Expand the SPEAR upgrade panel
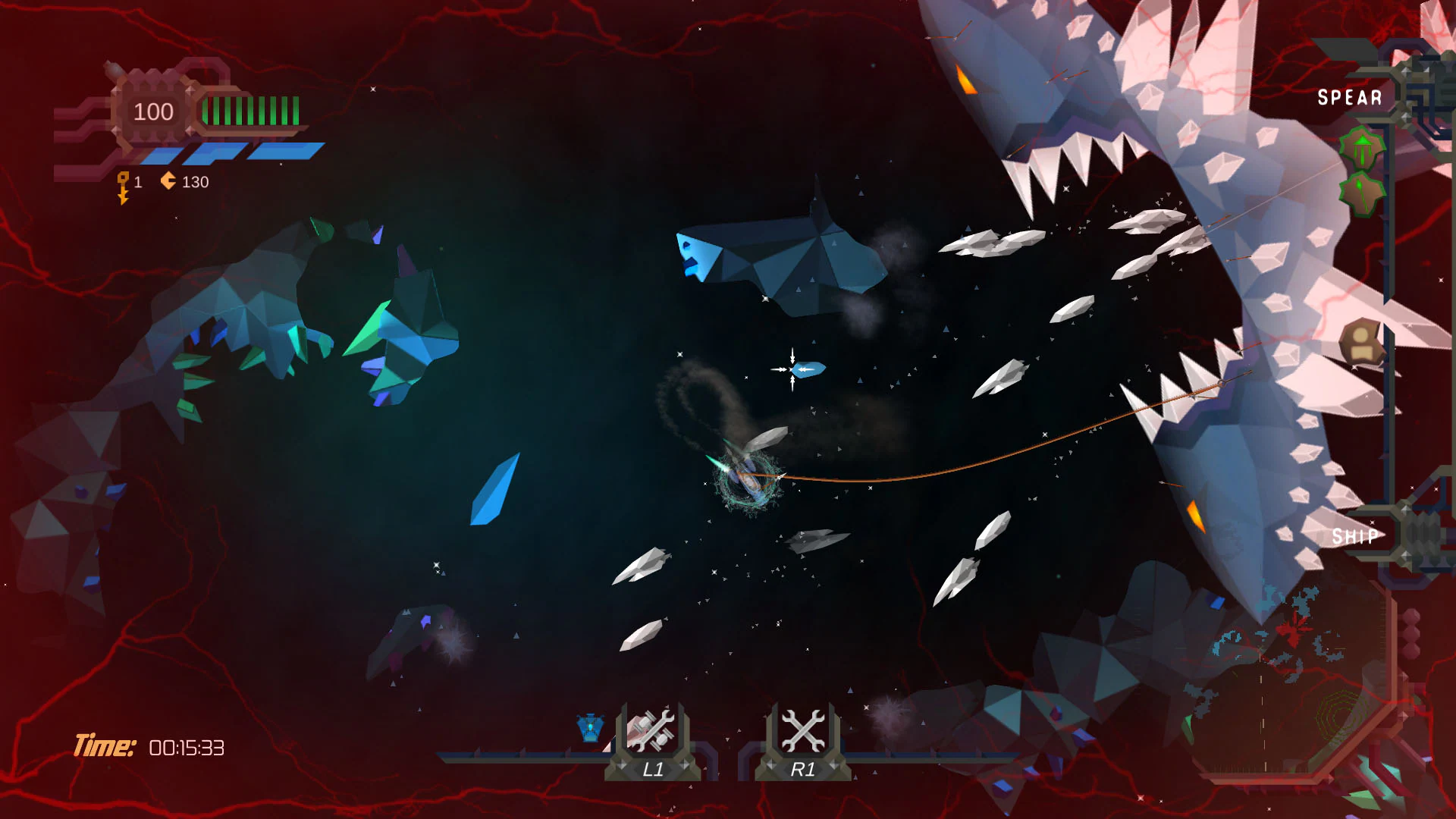Image resolution: width=1456 pixels, height=819 pixels. [1350, 97]
